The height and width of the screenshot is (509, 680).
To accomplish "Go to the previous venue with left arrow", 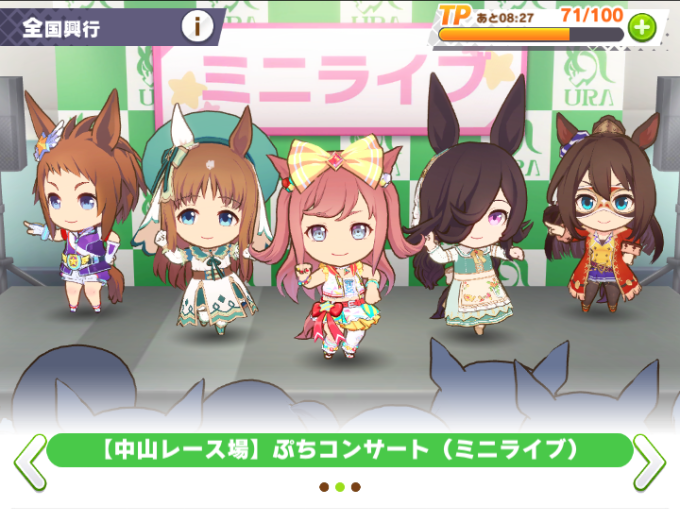I will click(29, 460).
